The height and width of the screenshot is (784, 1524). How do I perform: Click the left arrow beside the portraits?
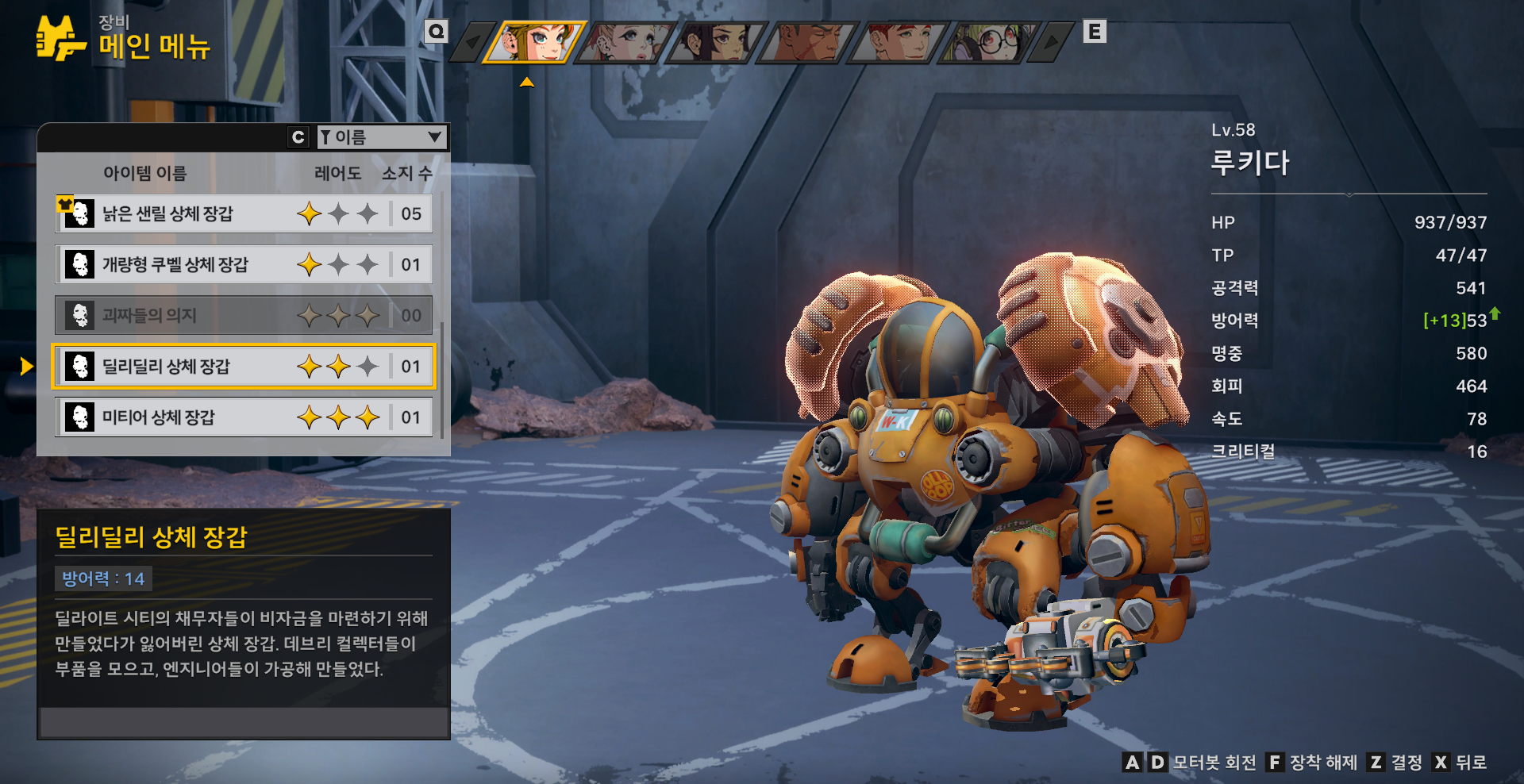tap(473, 42)
